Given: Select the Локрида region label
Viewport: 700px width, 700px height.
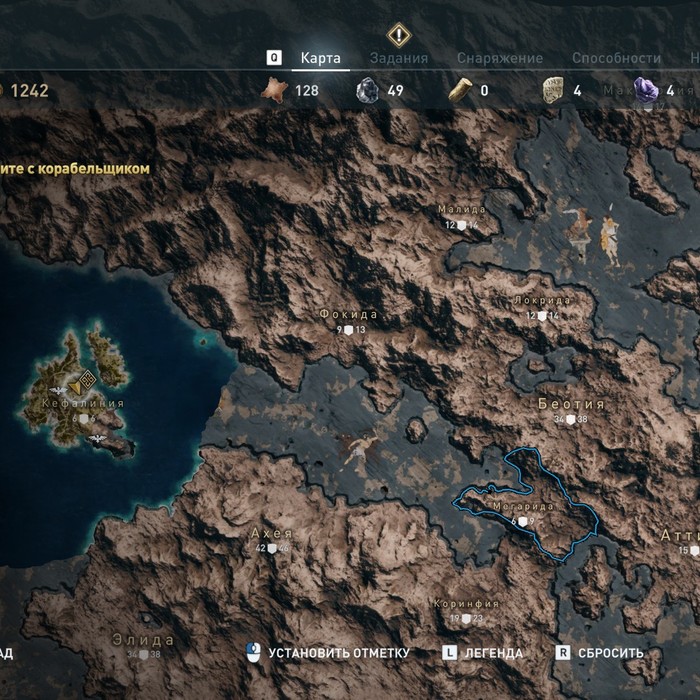Looking at the screenshot, I should (x=542, y=300).
